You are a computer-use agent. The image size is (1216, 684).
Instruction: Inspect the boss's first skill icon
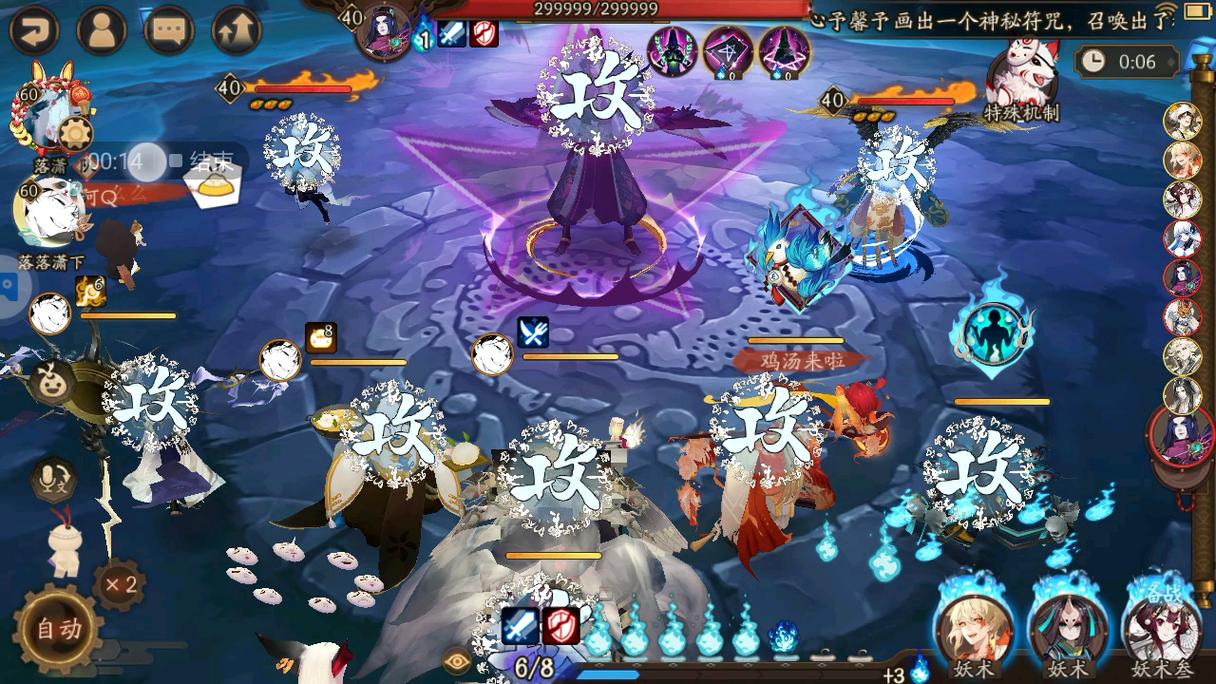tap(673, 48)
